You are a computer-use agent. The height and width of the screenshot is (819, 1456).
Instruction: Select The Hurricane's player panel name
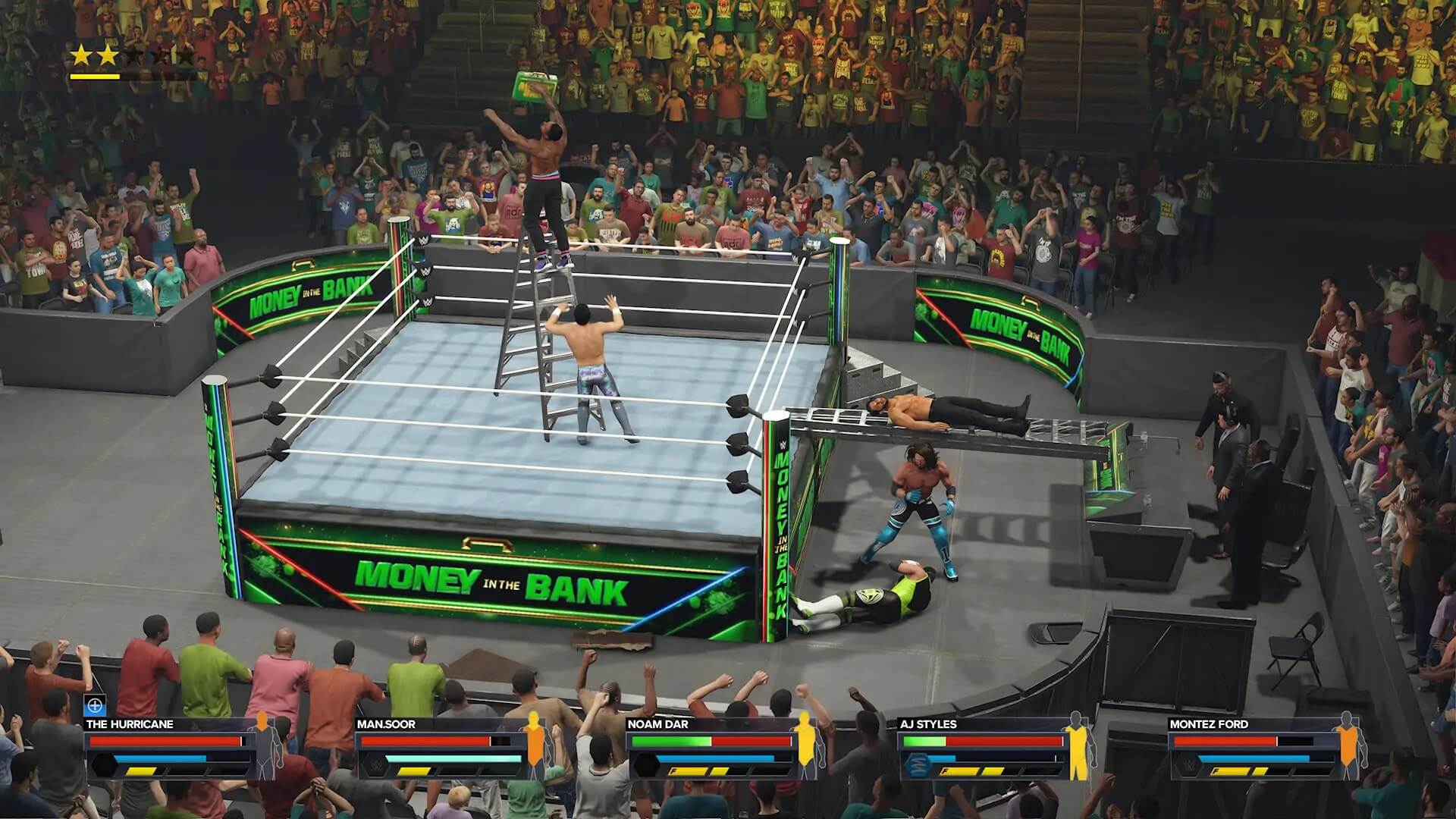point(130,724)
